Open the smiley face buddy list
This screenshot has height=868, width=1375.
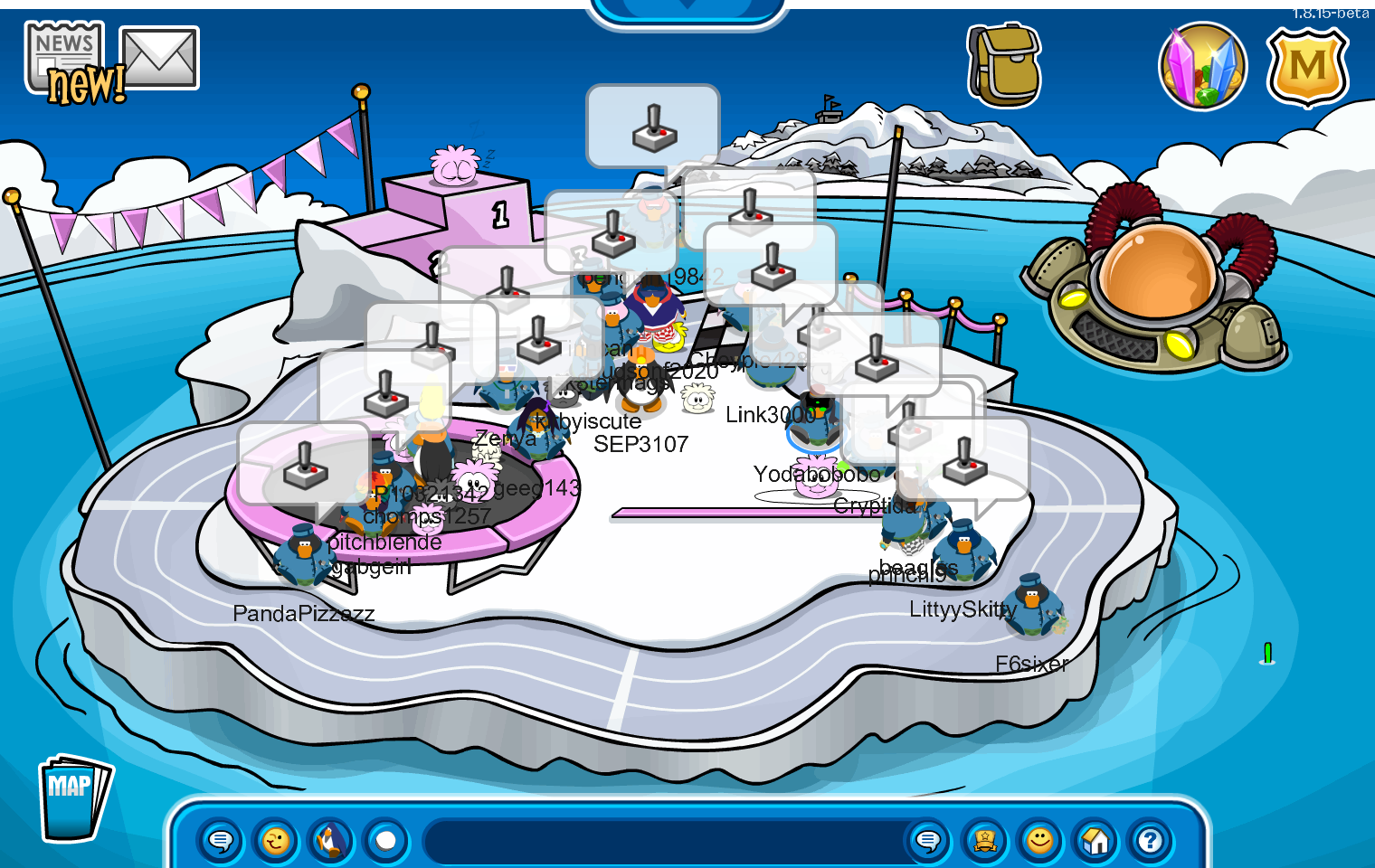tap(1040, 841)
